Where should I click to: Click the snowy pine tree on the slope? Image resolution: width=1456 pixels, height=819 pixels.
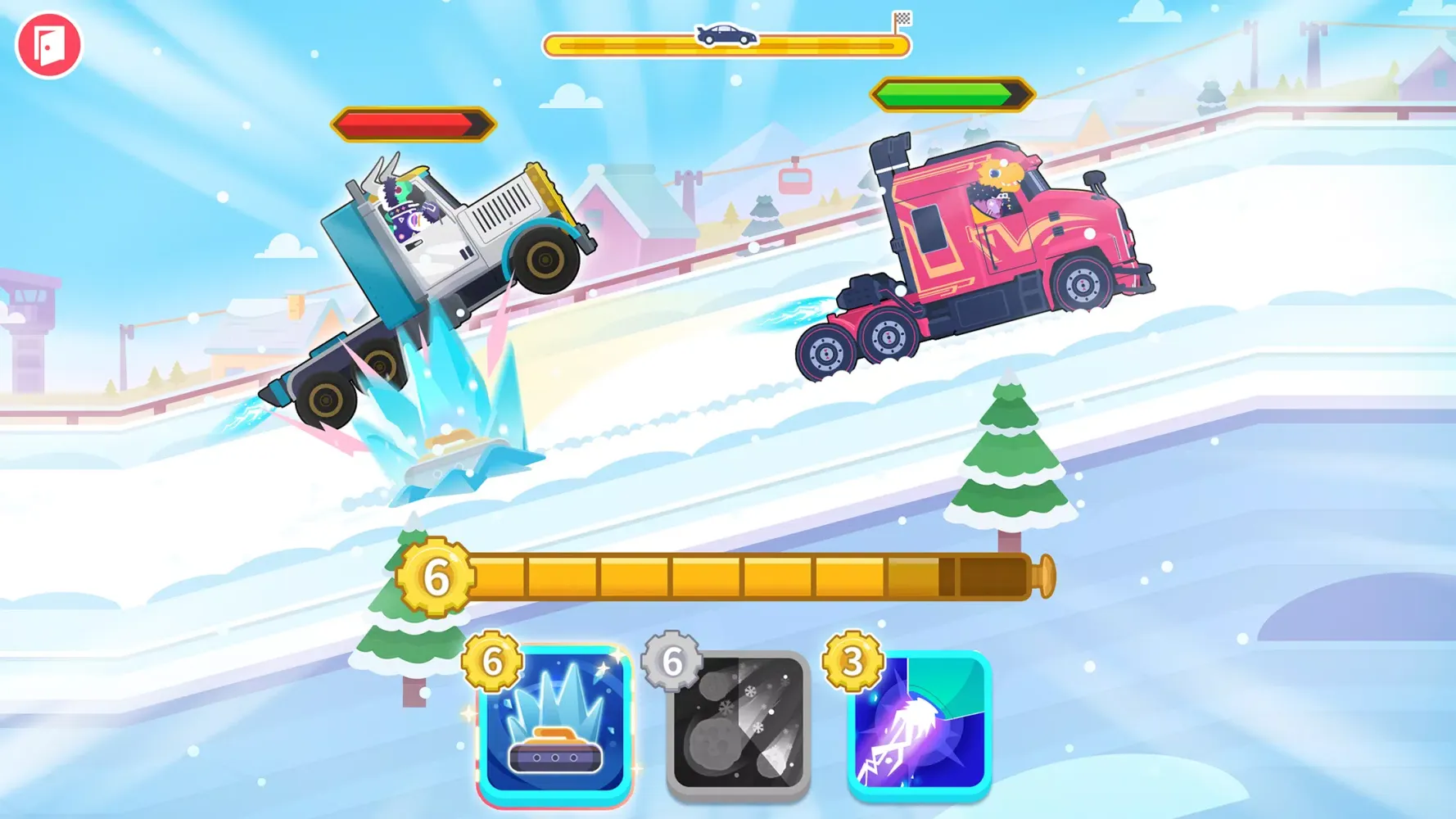[1007, 467]
